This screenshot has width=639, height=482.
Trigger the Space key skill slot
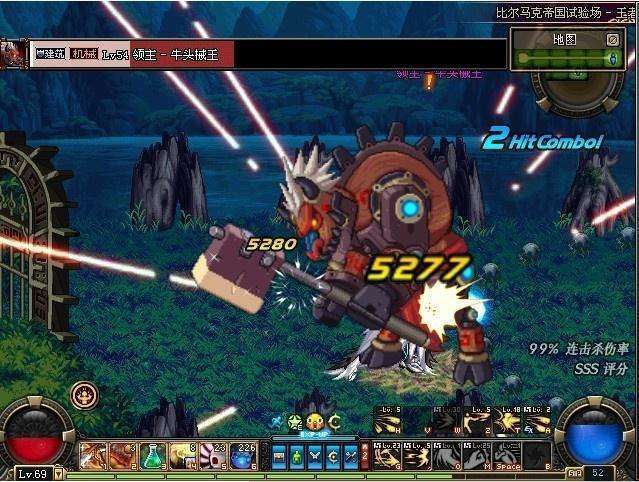click(510, 455)
